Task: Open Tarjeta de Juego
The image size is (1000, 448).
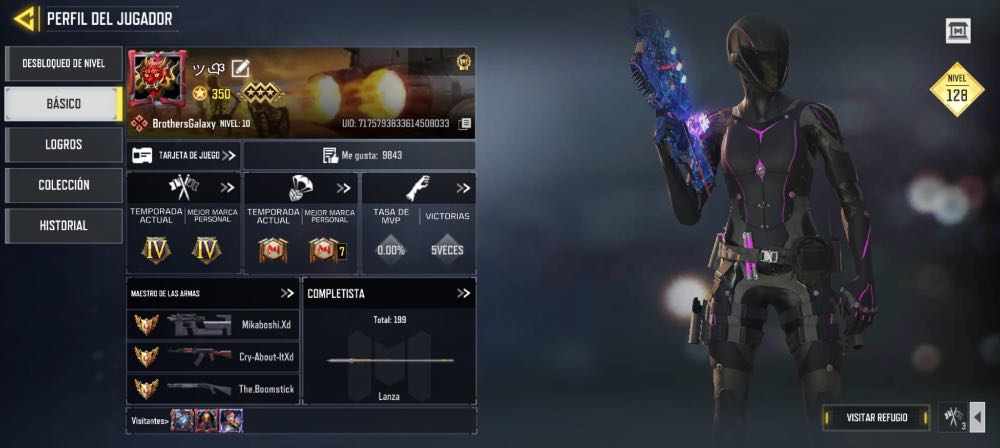Action: click(183, 155)
